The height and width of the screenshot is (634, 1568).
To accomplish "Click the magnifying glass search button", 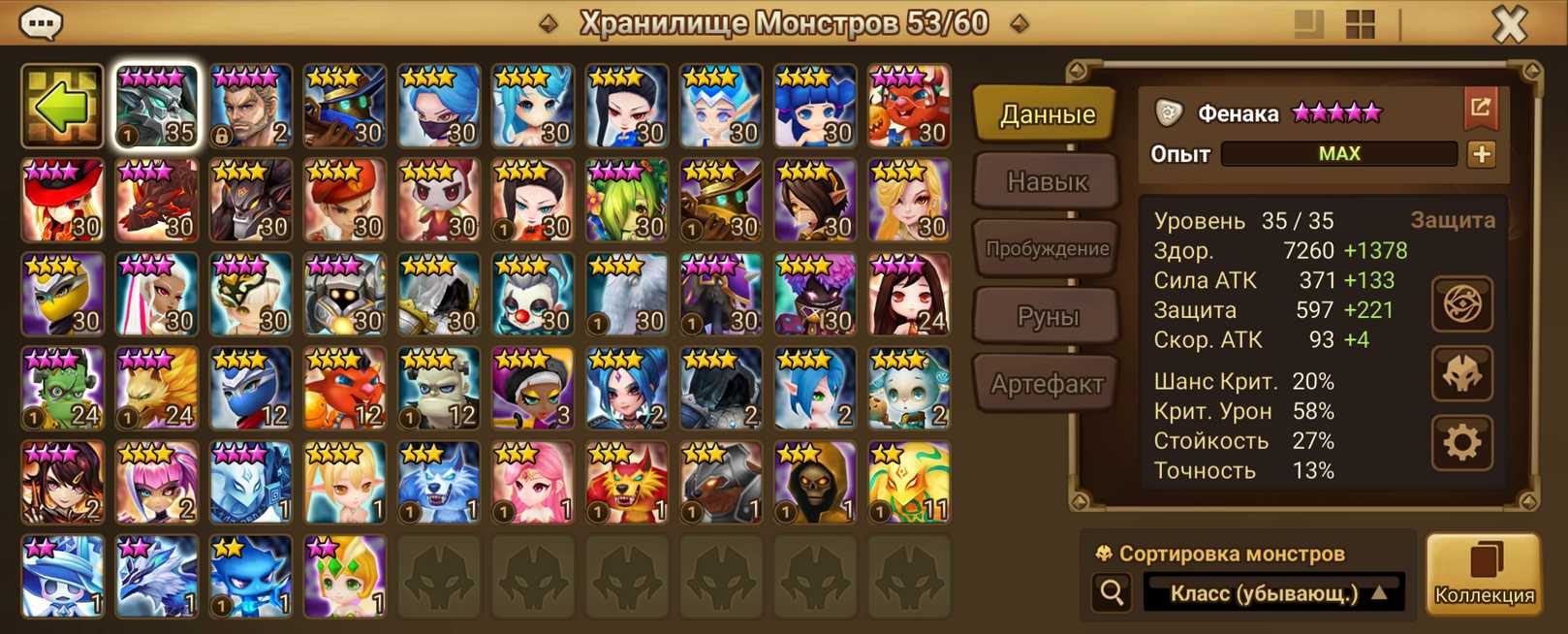I will tap(1112, 591).
